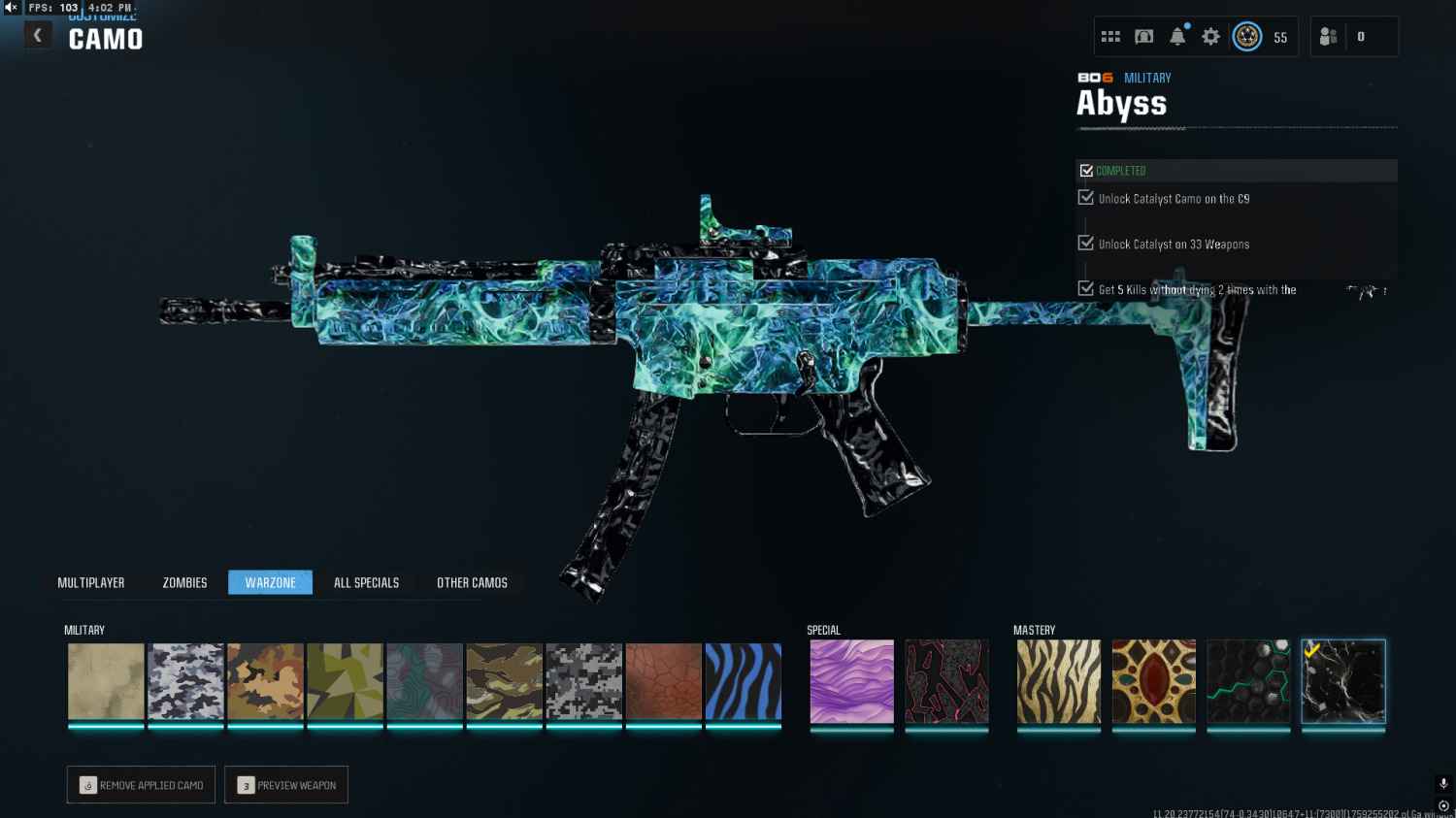The image size is (1456, 818).
Task: Click the COMPLETED challenge checkbox
Action: (1086, 170)
